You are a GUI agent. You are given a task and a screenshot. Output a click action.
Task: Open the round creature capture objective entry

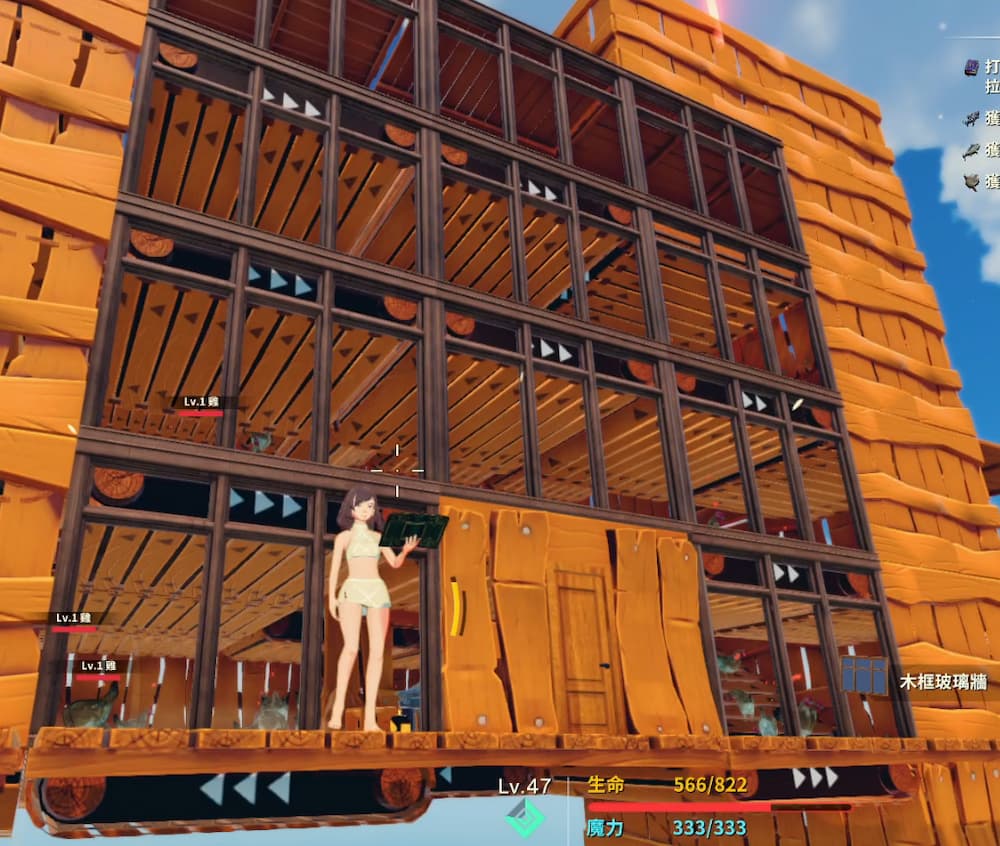click(970, 182)
